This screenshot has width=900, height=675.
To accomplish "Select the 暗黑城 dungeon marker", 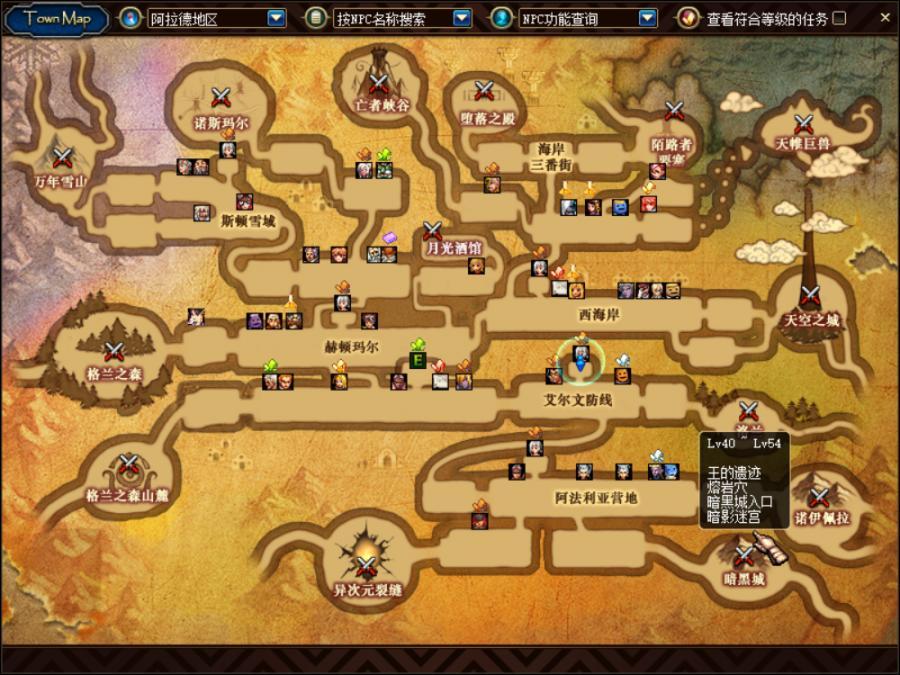I will point(744,556).
